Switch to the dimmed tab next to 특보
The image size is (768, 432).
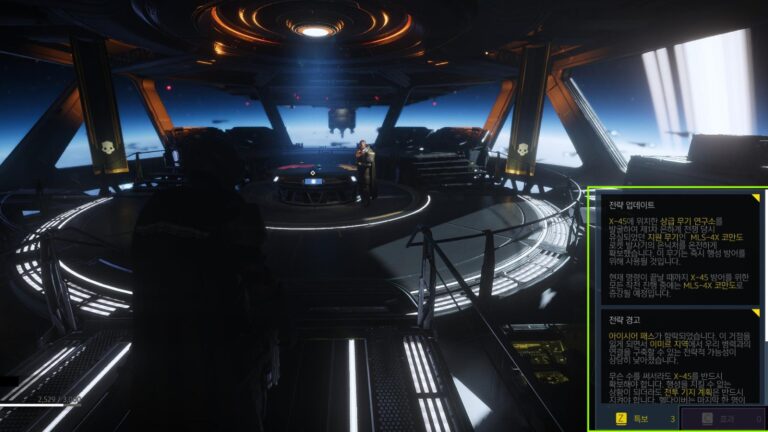coord(720,418)
